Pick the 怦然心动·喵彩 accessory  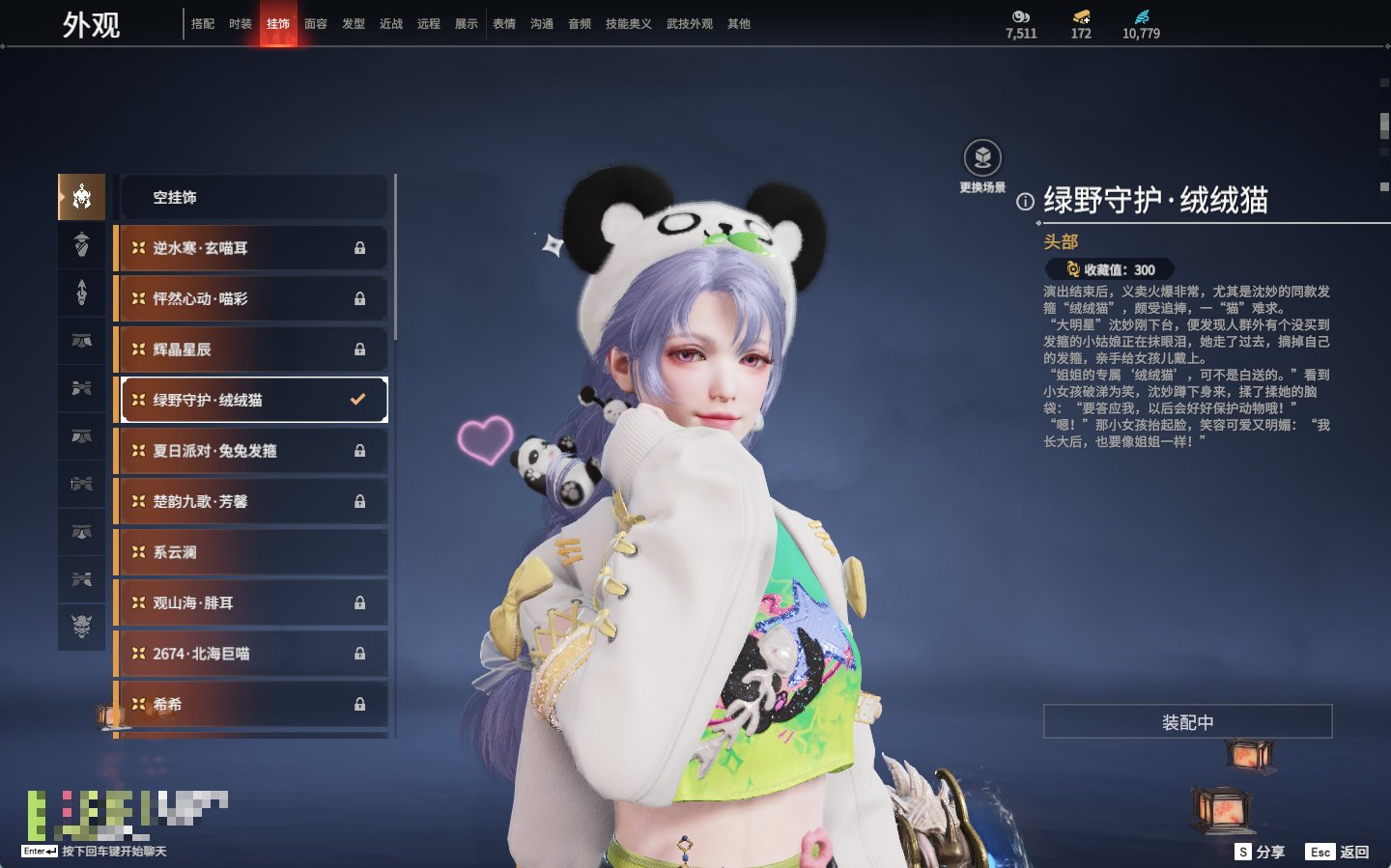point(253,299)
